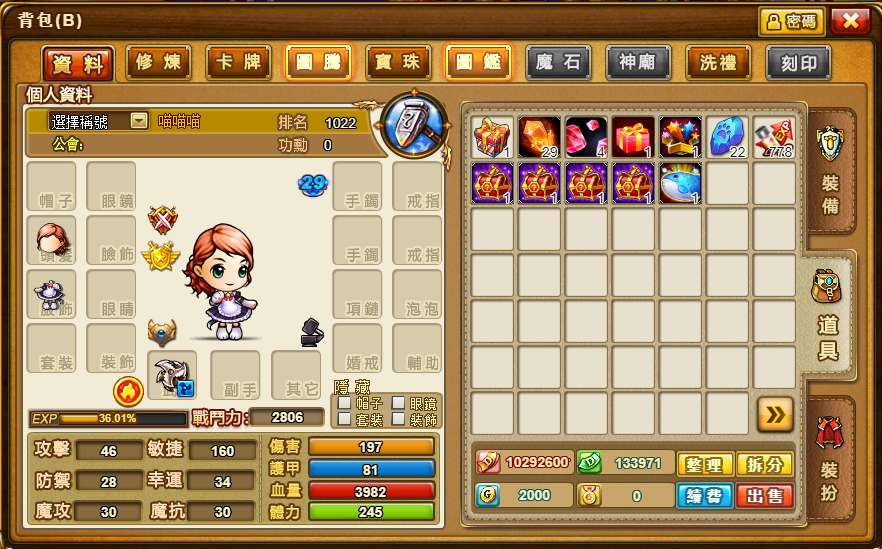Viewport: 882px width, 549px height.
Task: Switch to the 神廟 temple tab
Action: [638, 63]
